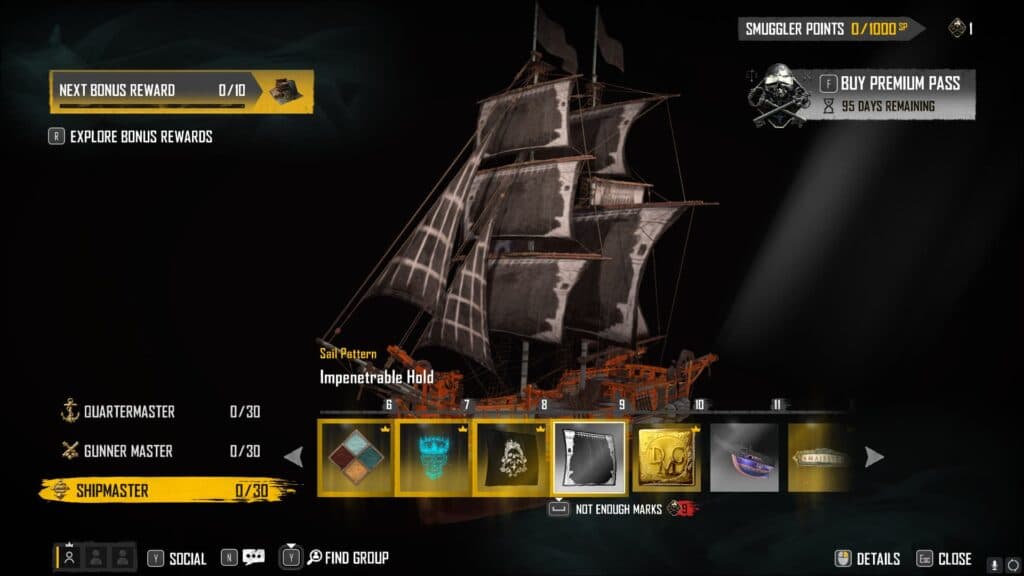1024x576 pixels.
Task: Buy the Premium Pass
Action: [x=890, y=83]
